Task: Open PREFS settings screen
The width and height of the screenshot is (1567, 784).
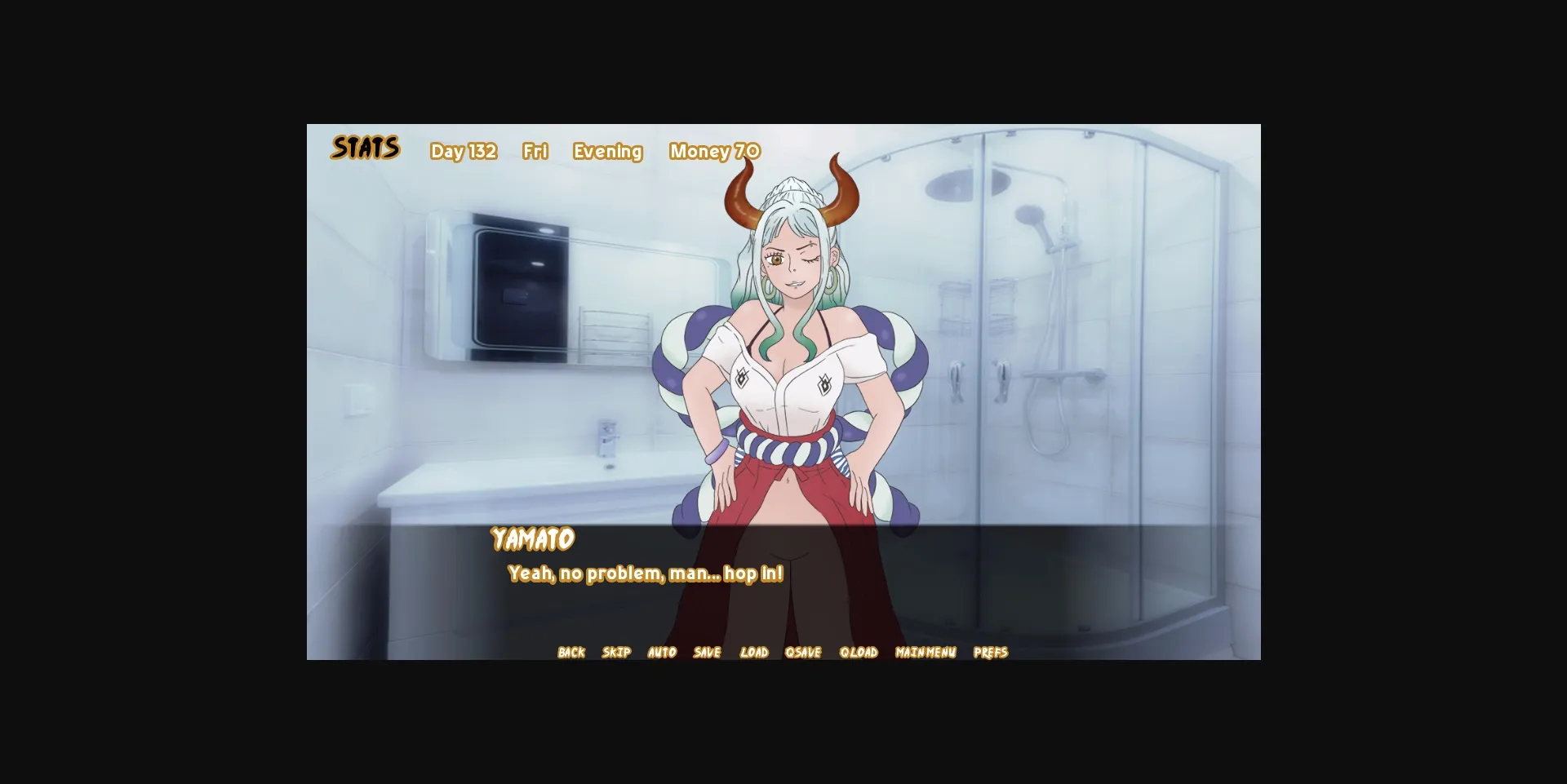Action: (x=991, y=652)
